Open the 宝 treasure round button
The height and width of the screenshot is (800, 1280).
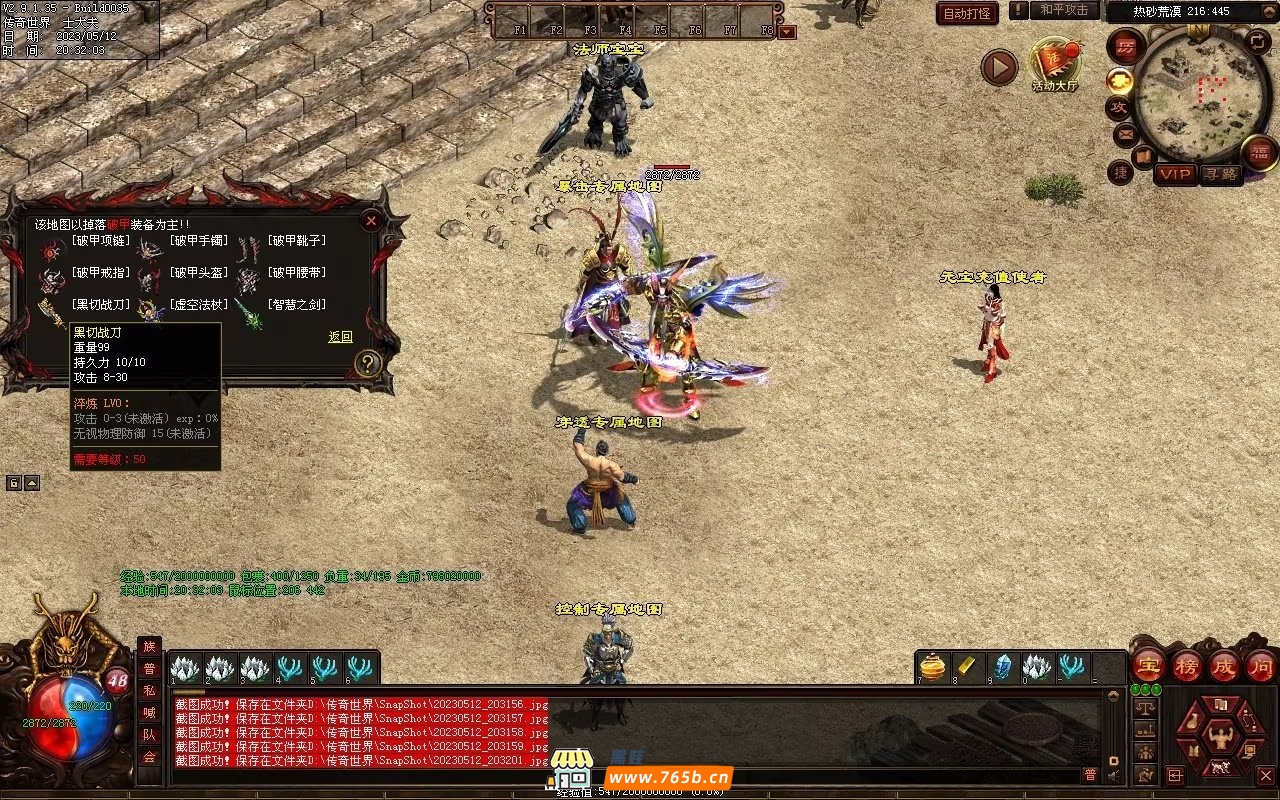pyautogui.click(x=1148, y=665)
